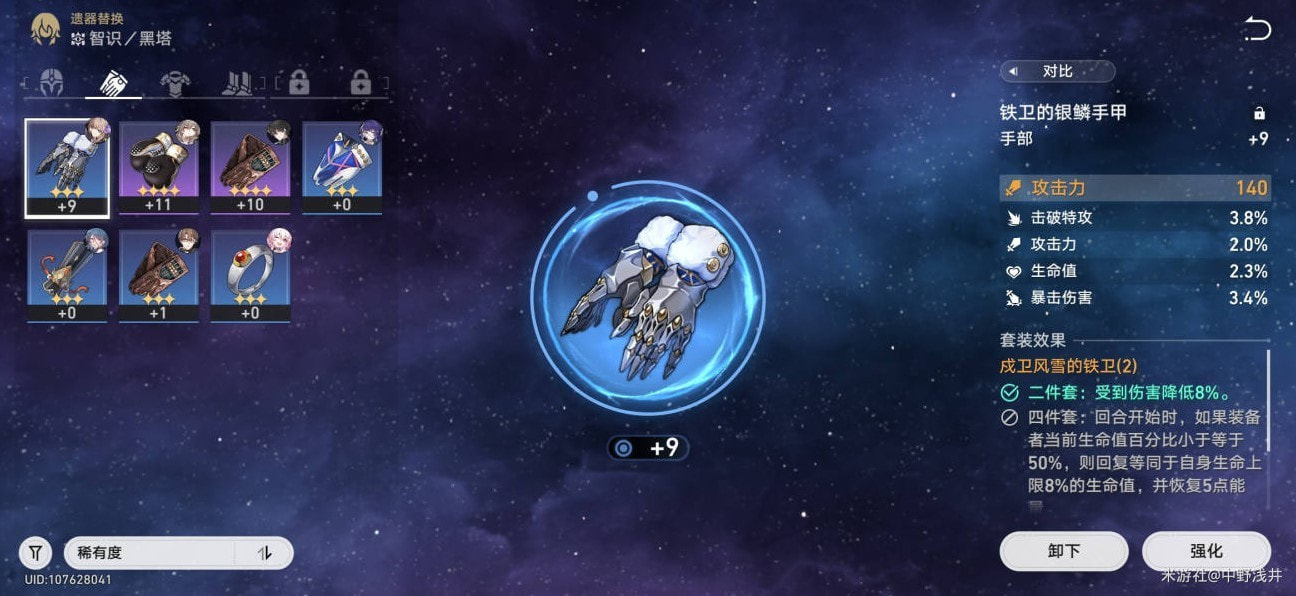Image resolution: width=1296 pixels, height=596 pixels.
Task: Select the +10 brown glove relic
Action: point(250,167)
